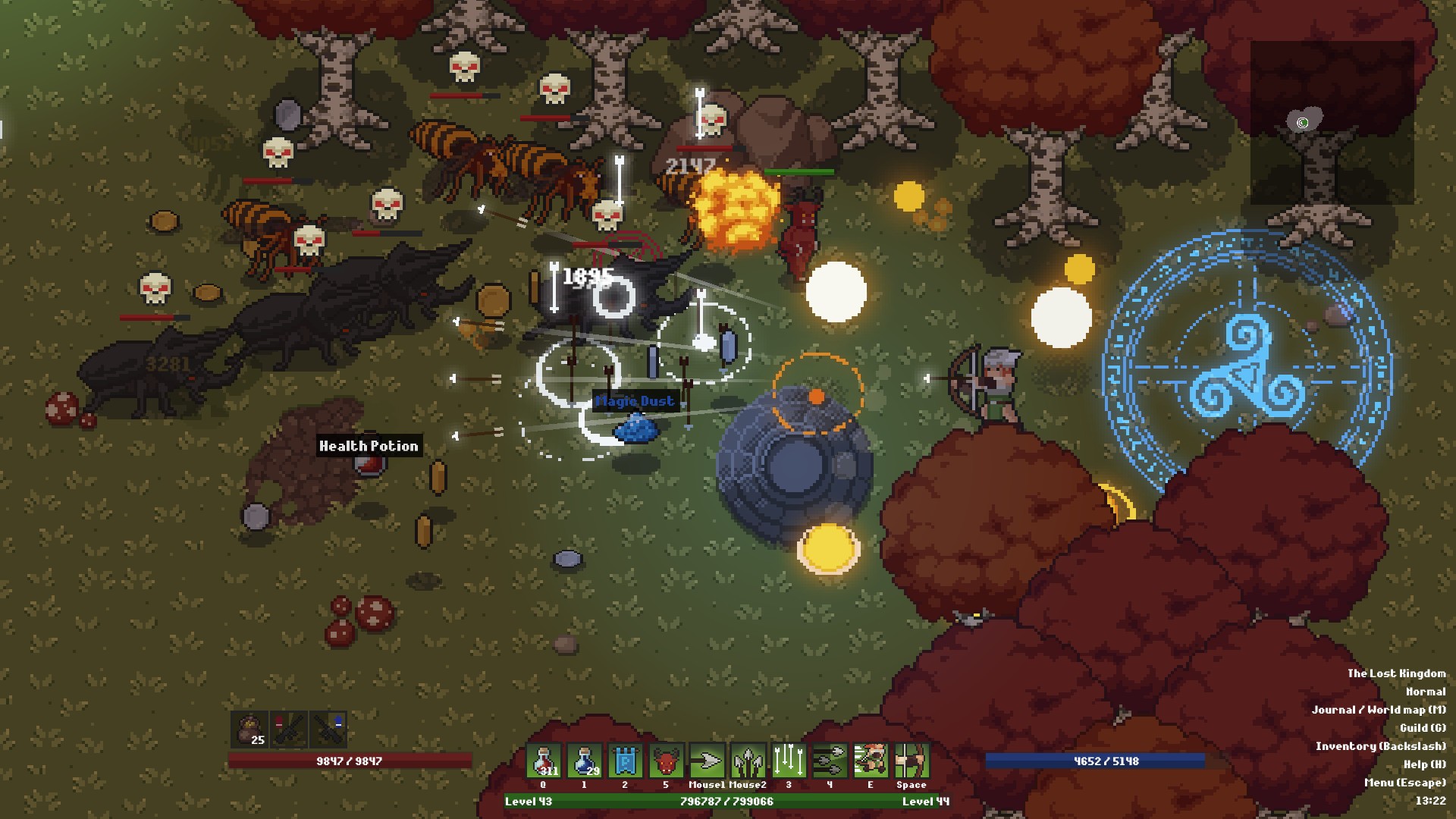
Task: Select the red-marked weapon set
Action: pyautogui.click(x=290, y=730)
